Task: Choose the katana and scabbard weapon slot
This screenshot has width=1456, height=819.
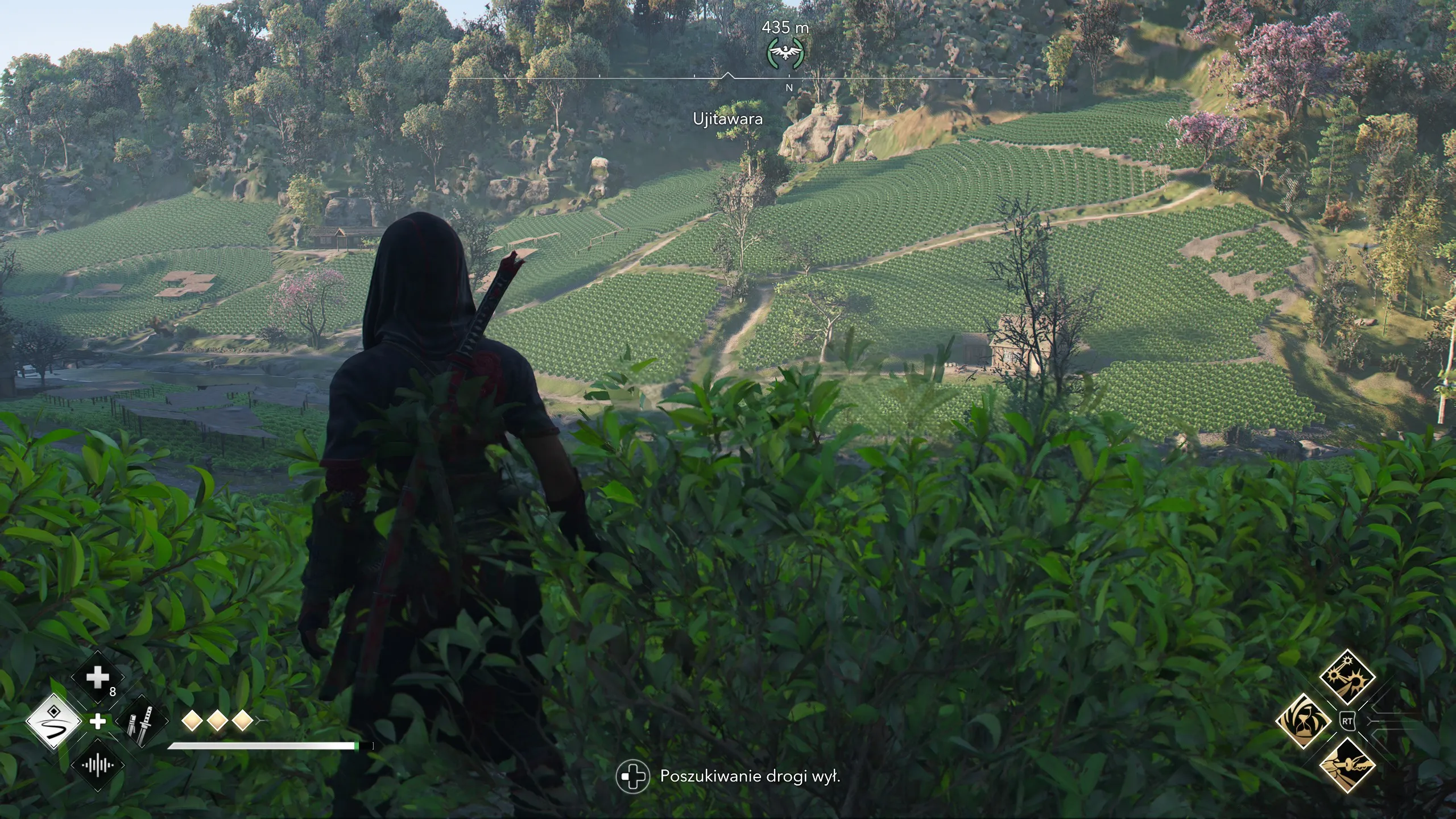Action: [141, 722]
